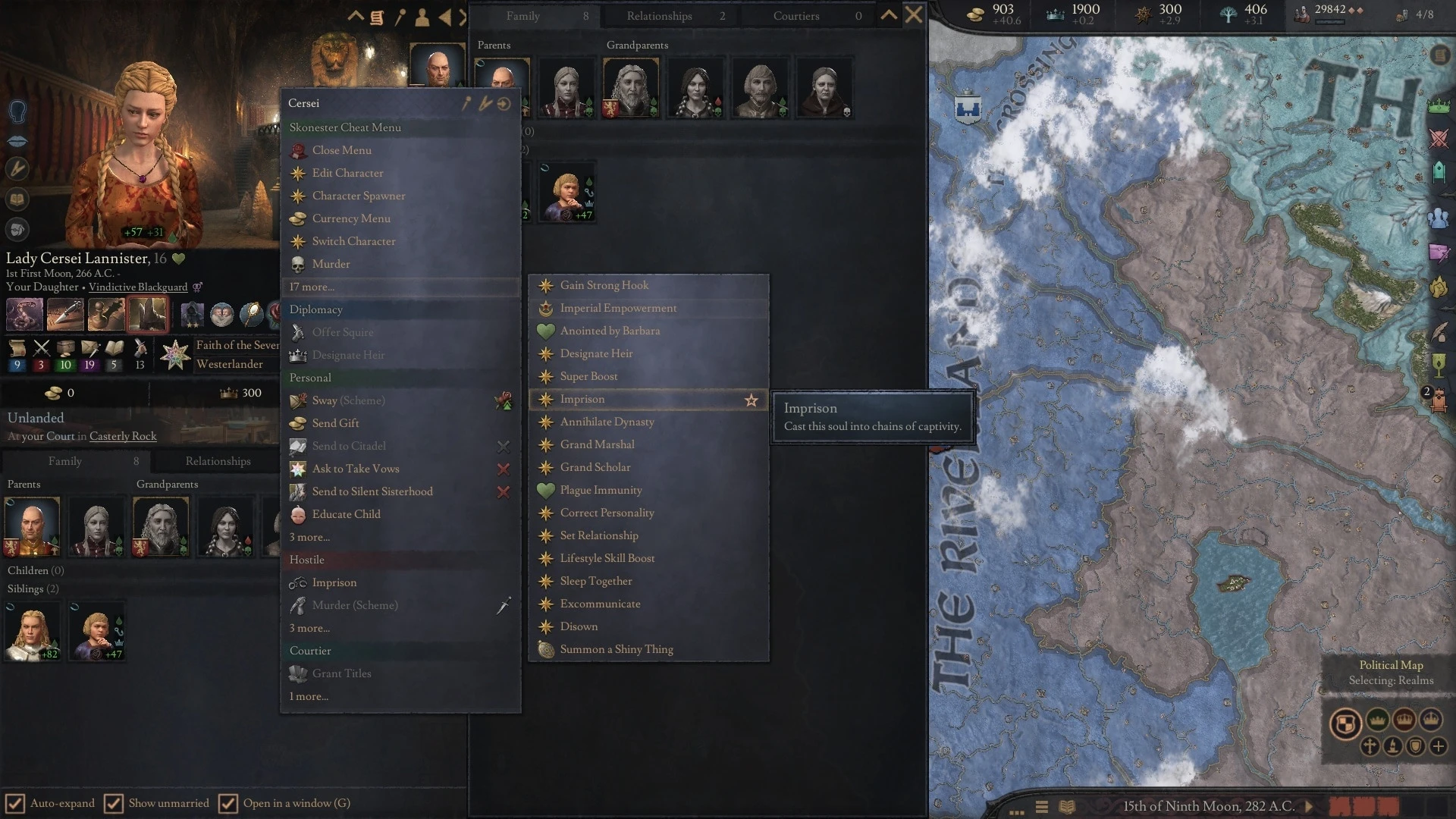This screenshot has height=819, width=1456.
Task: Open the Casterly Rock court link
Action: (x=123, y=436)
